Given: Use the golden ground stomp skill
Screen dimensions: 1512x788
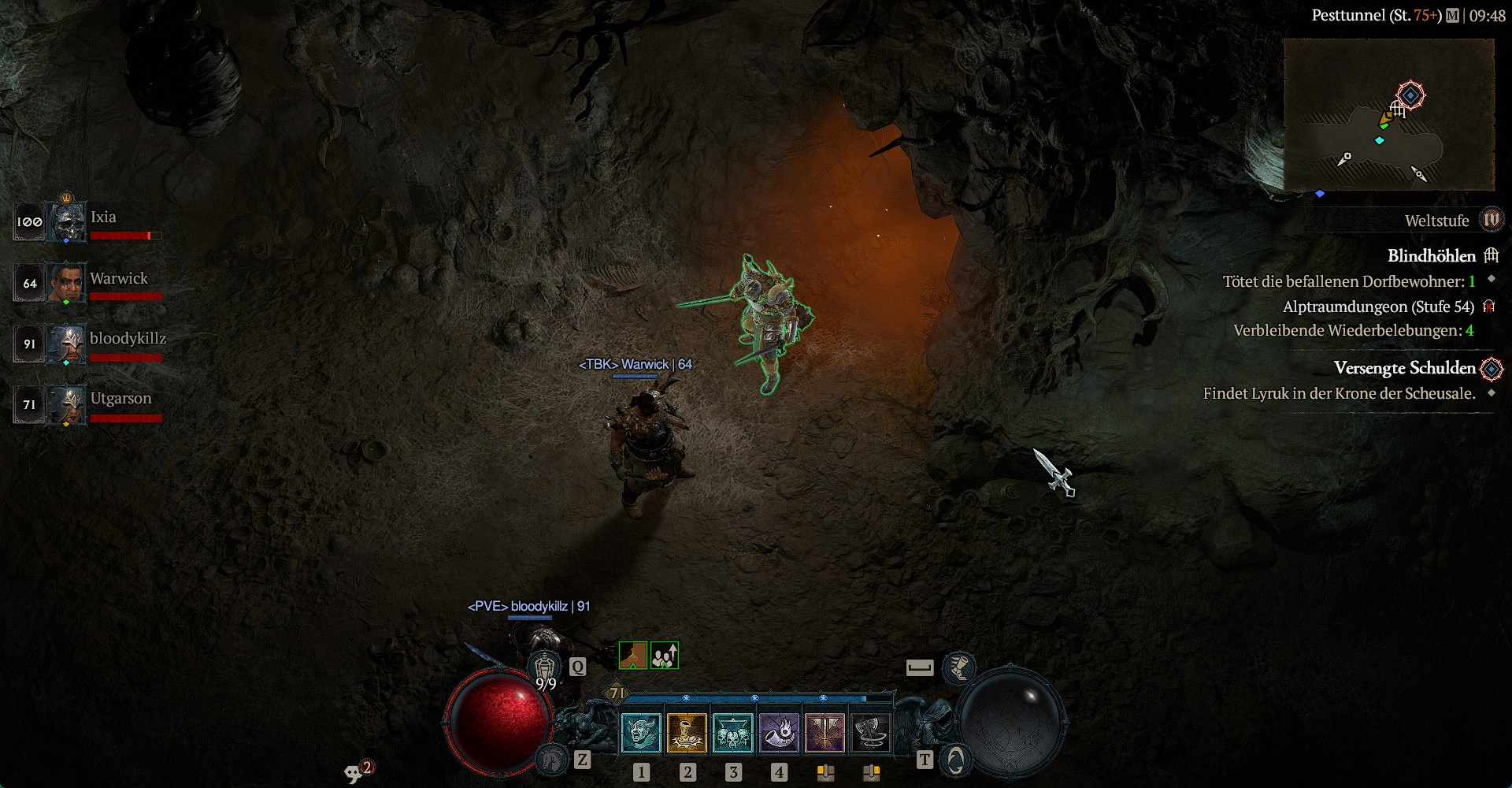Looking at the screenshot, I should pos(687,733).
